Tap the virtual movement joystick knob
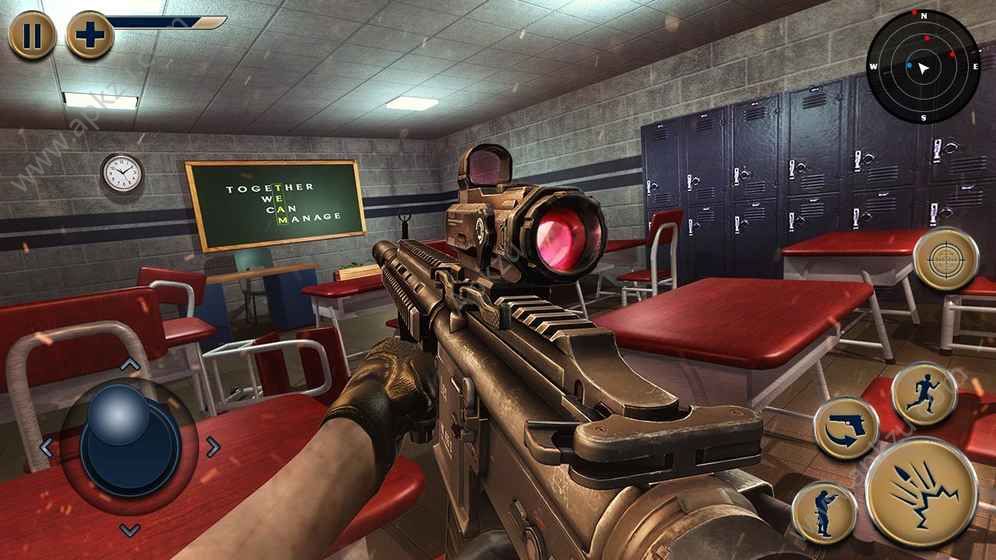 [120, 428]
